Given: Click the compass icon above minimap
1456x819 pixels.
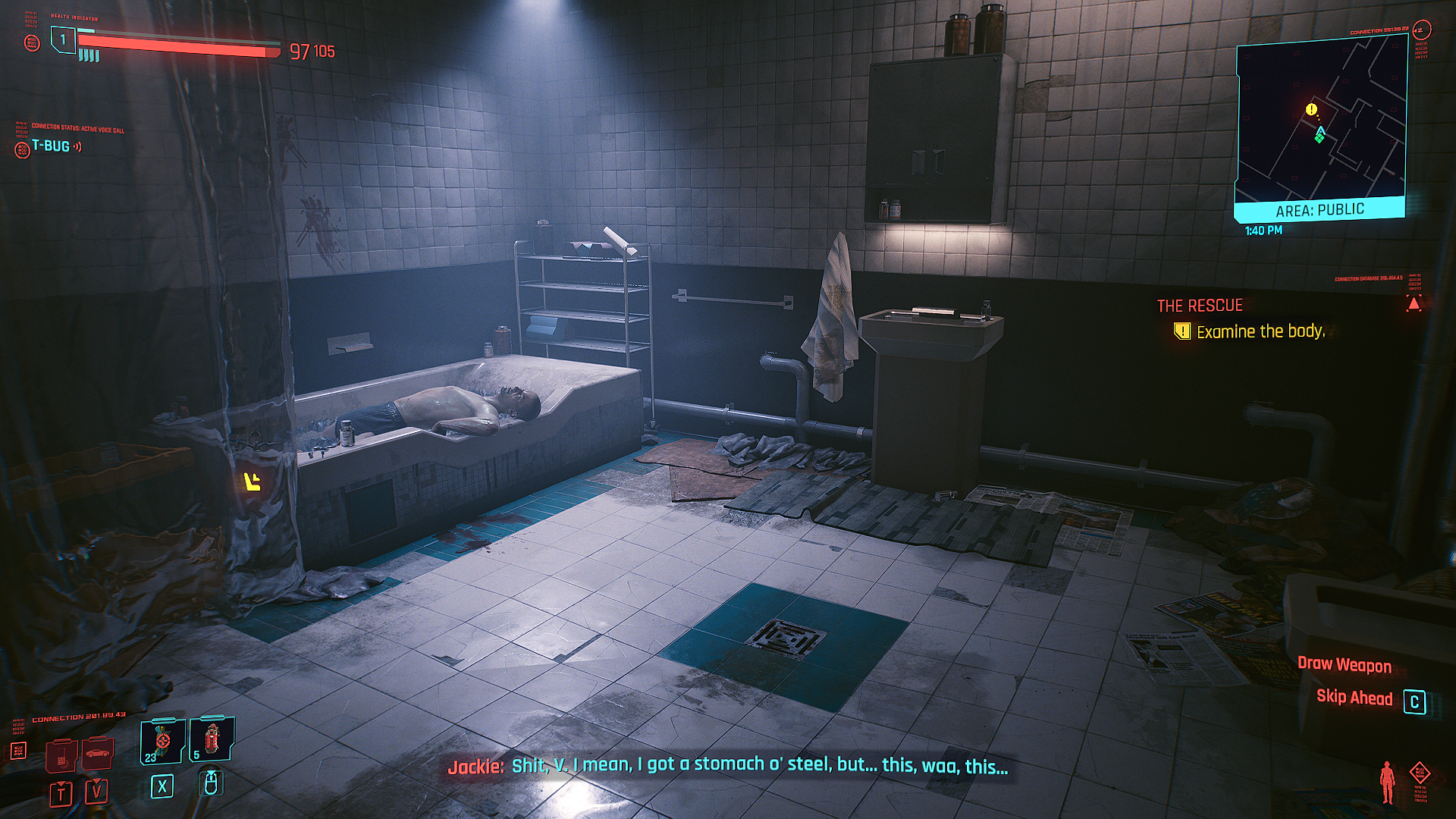Looking at the screenshot, I should (x=1420, y=30).
